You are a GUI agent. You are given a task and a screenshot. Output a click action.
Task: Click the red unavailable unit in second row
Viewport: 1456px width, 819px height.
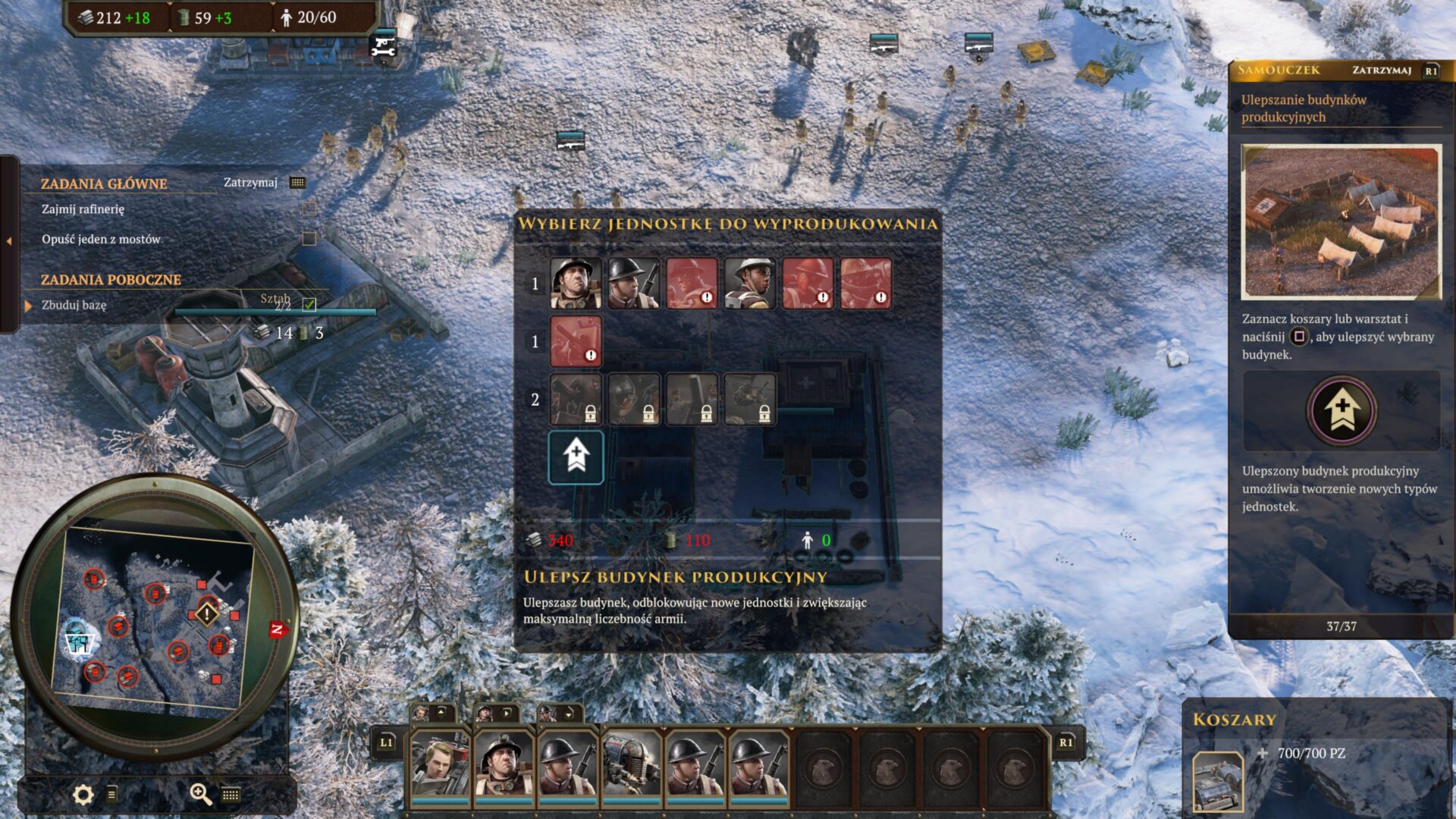pyautogui.click(x=576, y=341)
